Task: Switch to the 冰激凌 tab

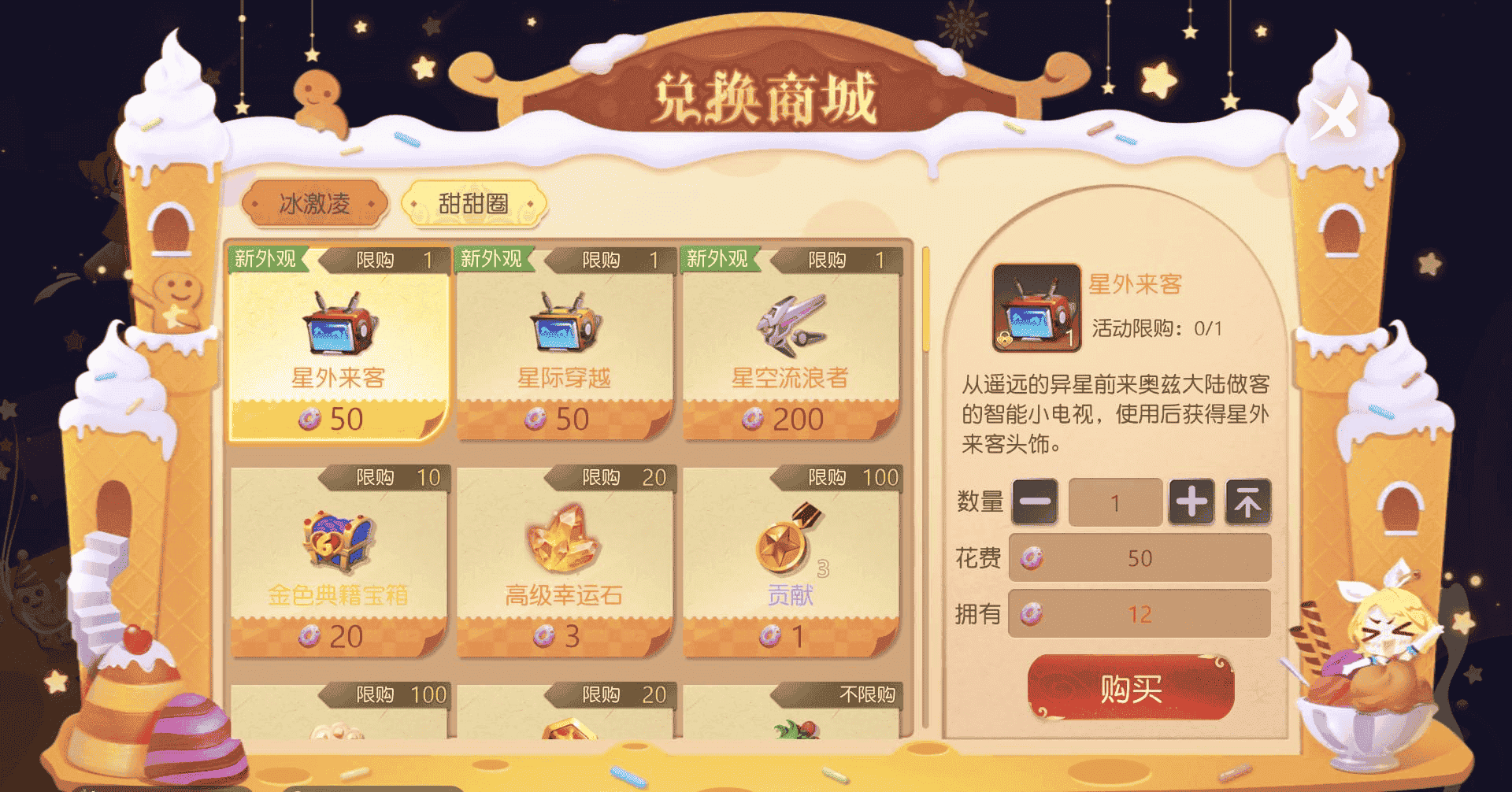Action: tap(315, 202)
